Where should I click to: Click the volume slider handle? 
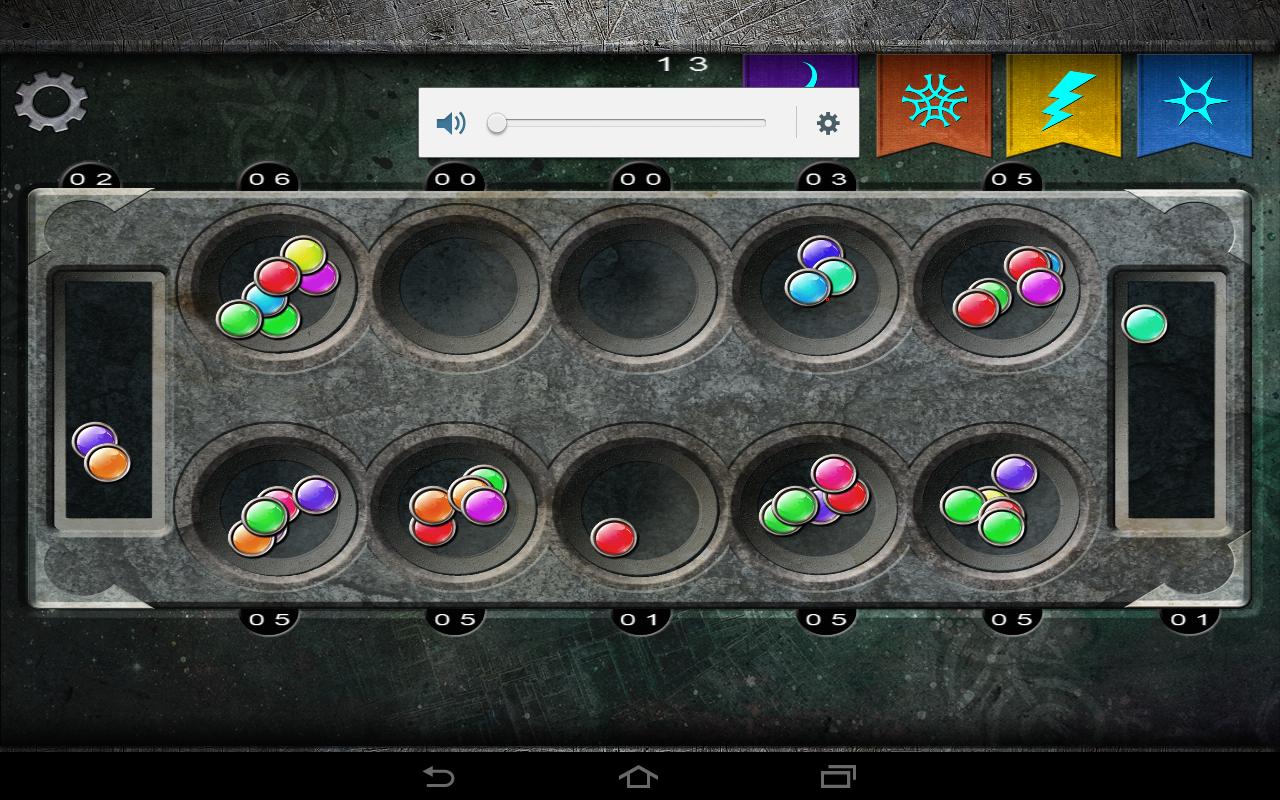[497, 124]
